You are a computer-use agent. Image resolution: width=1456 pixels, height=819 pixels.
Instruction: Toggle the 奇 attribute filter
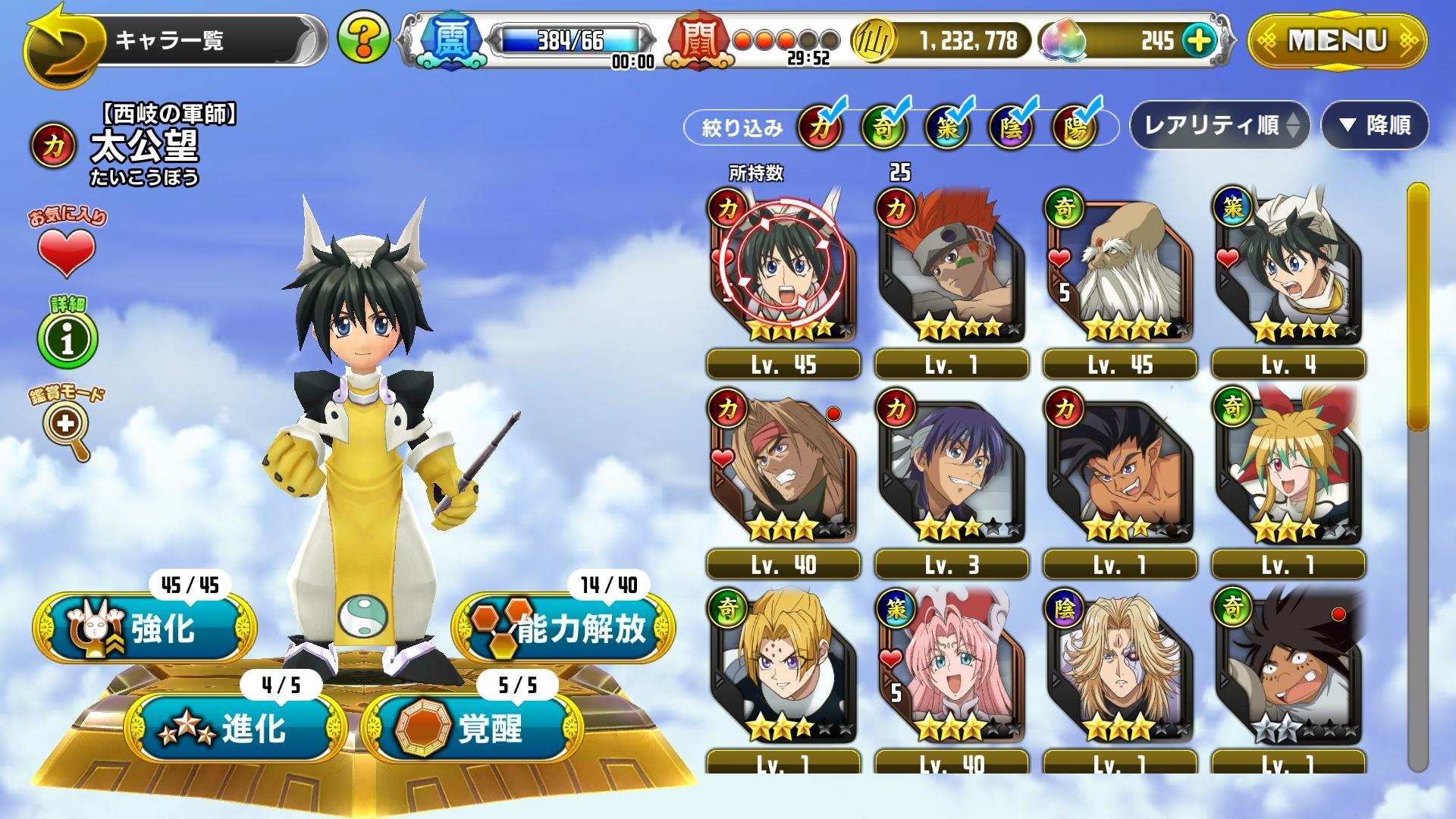(x=883, y=127)
